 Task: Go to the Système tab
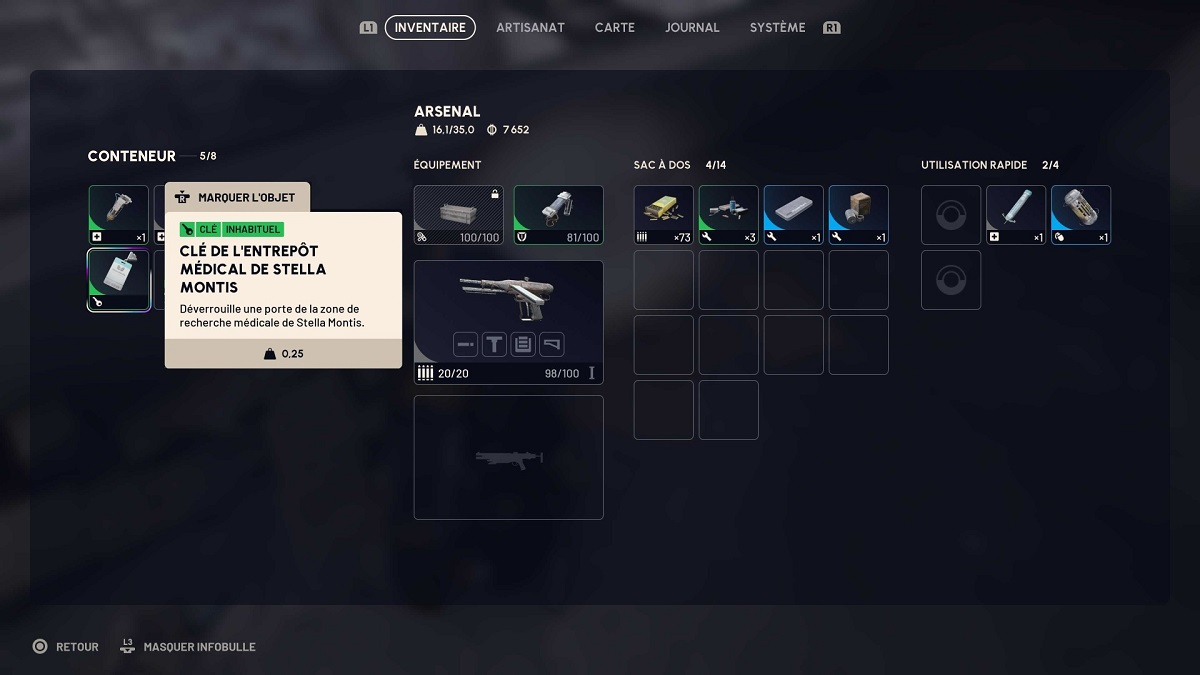(x=777, y=28)
